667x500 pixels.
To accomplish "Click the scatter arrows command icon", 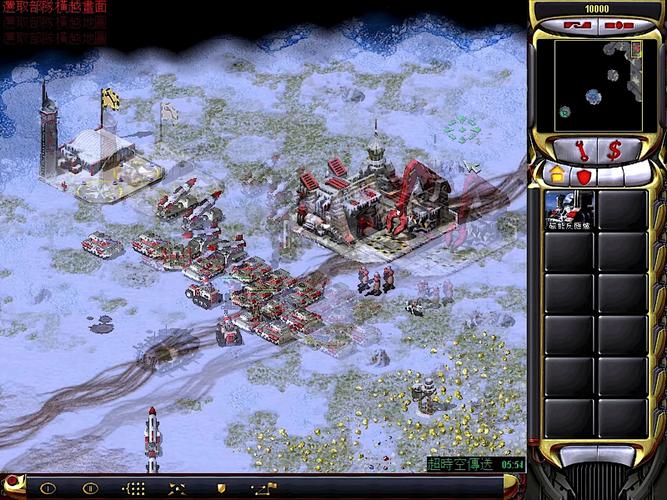I will pyautogui.click(x=176, y=488).
